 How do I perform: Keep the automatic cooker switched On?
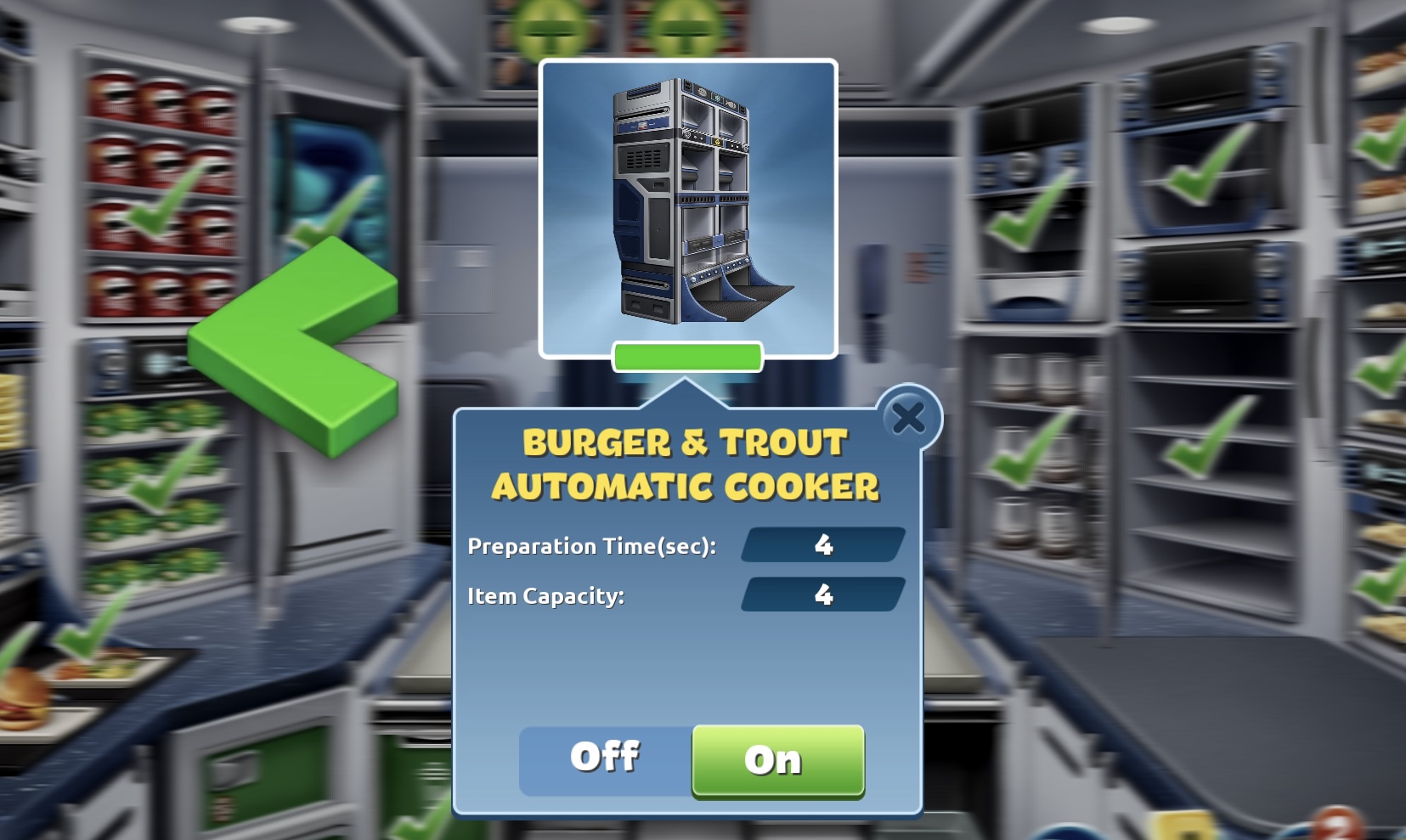(x=776, y=761)
